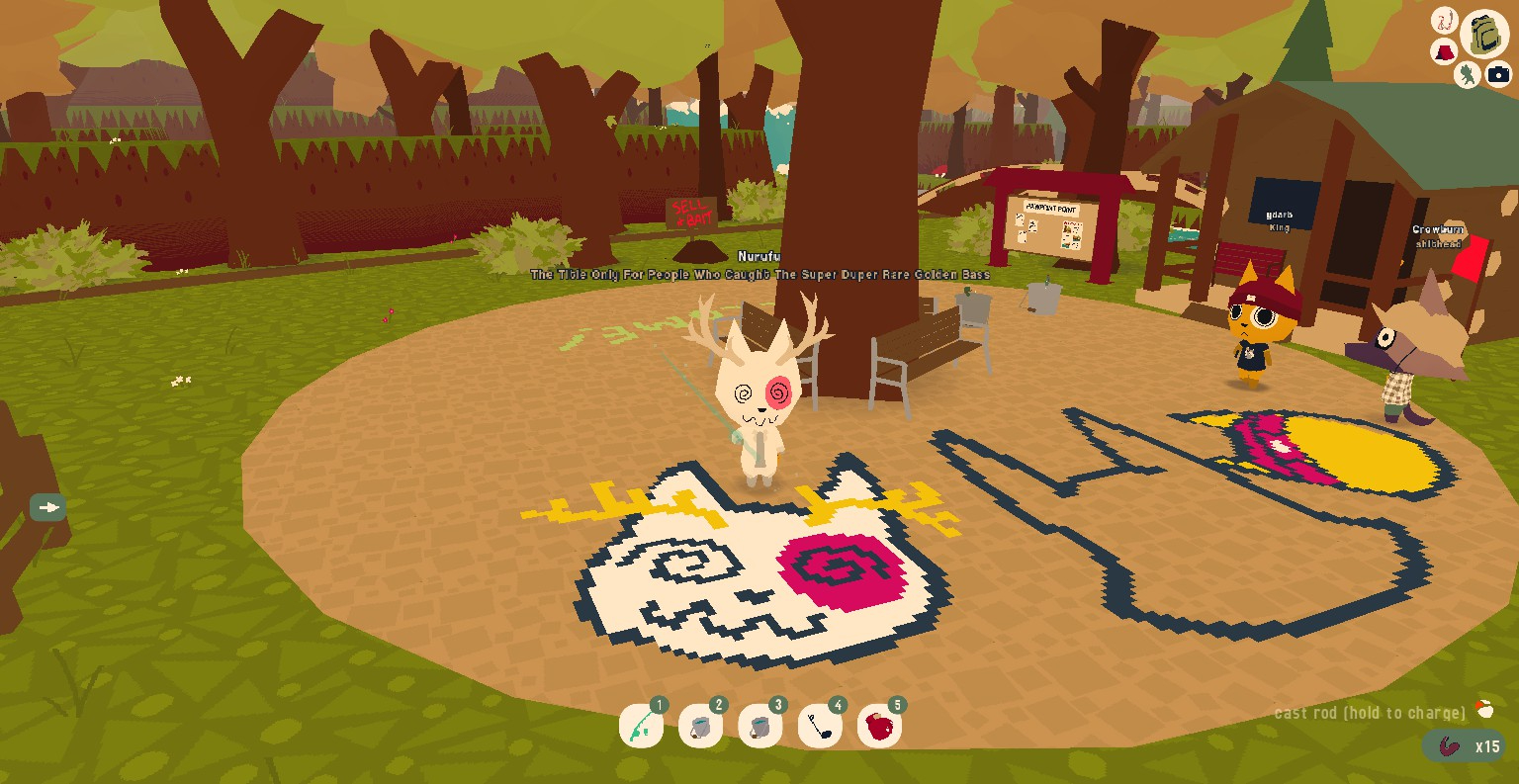Open the fishing hook menu icon

click(x=1444, y=20)
